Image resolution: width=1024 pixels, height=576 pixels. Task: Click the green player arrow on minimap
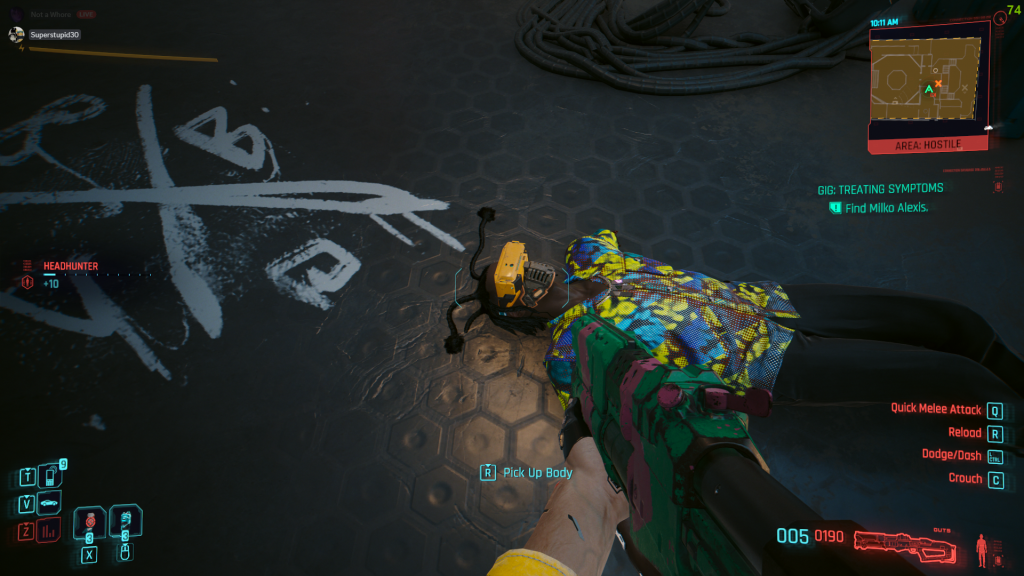[928, 90]
